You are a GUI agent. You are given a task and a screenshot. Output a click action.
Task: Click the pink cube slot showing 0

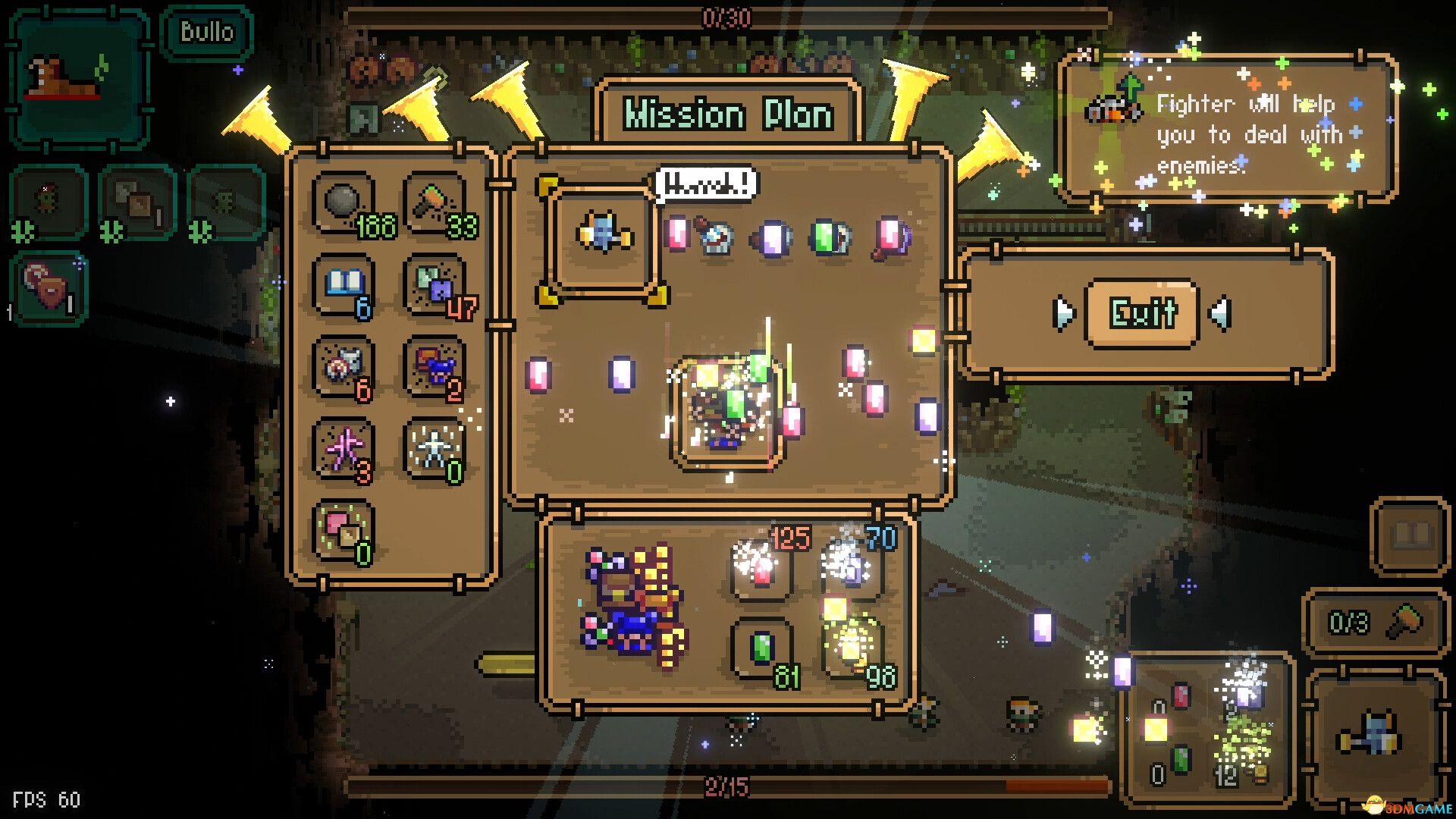tap(345, 531)
